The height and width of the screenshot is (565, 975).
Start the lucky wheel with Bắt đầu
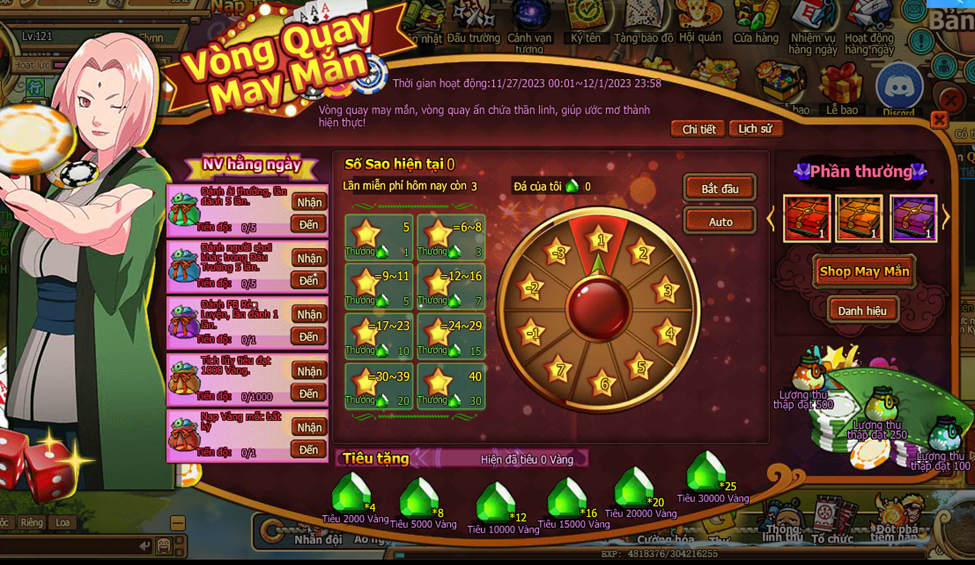tap(719, 189)
